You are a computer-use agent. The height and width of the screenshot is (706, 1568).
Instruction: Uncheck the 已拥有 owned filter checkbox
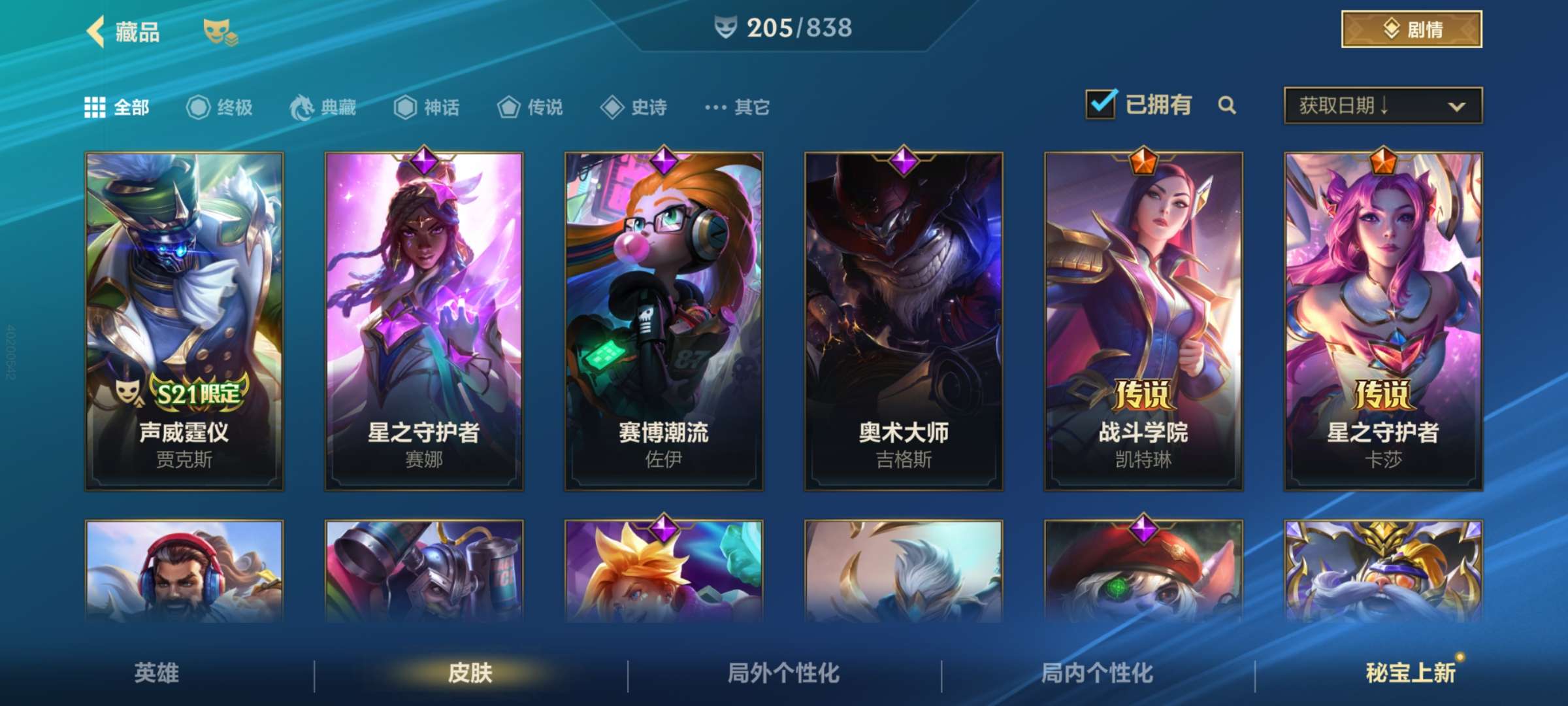pos(1101,103)
